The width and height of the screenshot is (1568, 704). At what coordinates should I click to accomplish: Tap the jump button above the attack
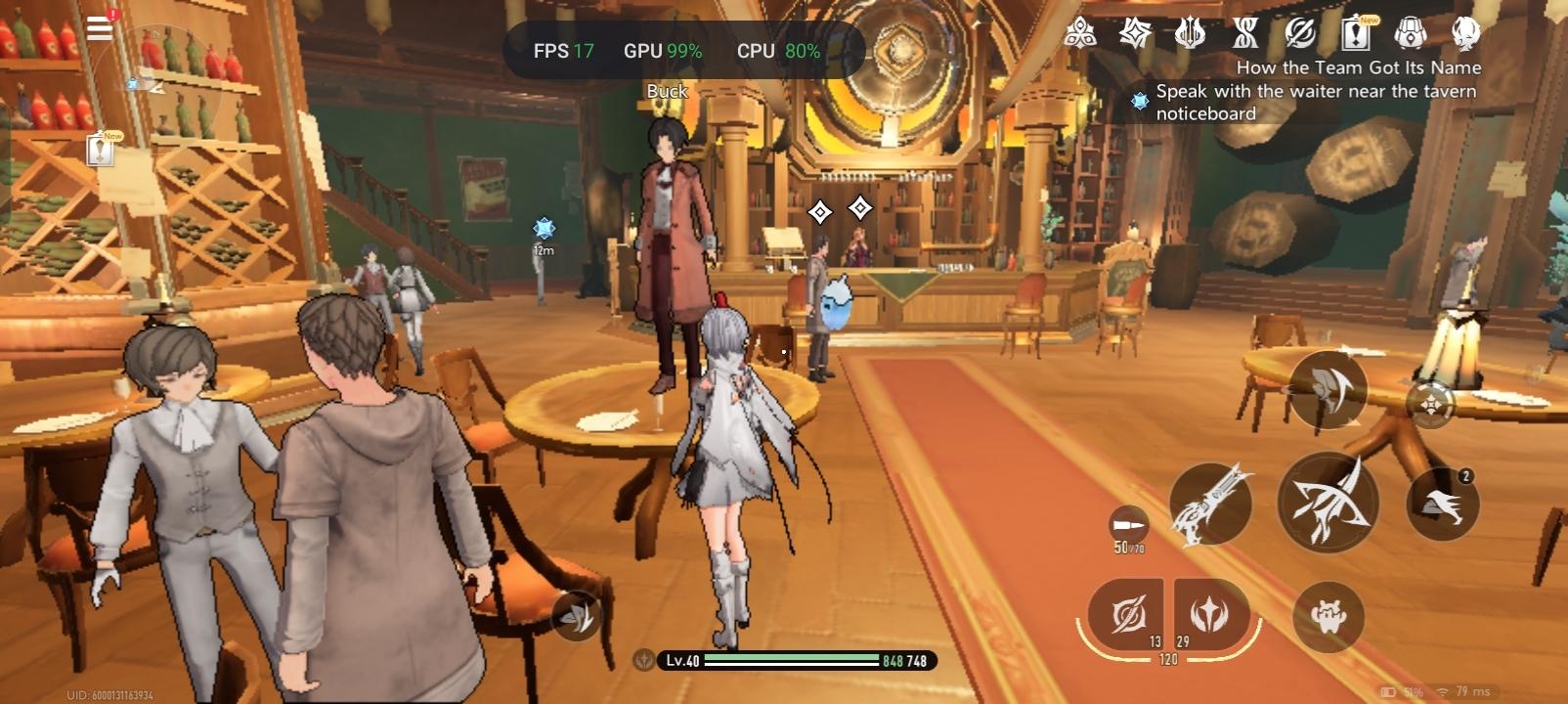coord(1327,390)
